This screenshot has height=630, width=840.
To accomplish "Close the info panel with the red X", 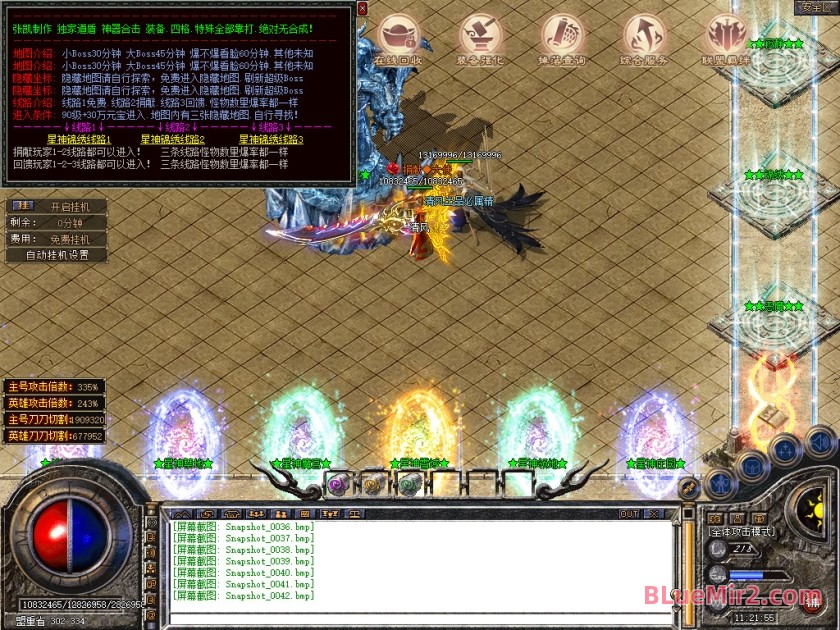I will point(362,8).
